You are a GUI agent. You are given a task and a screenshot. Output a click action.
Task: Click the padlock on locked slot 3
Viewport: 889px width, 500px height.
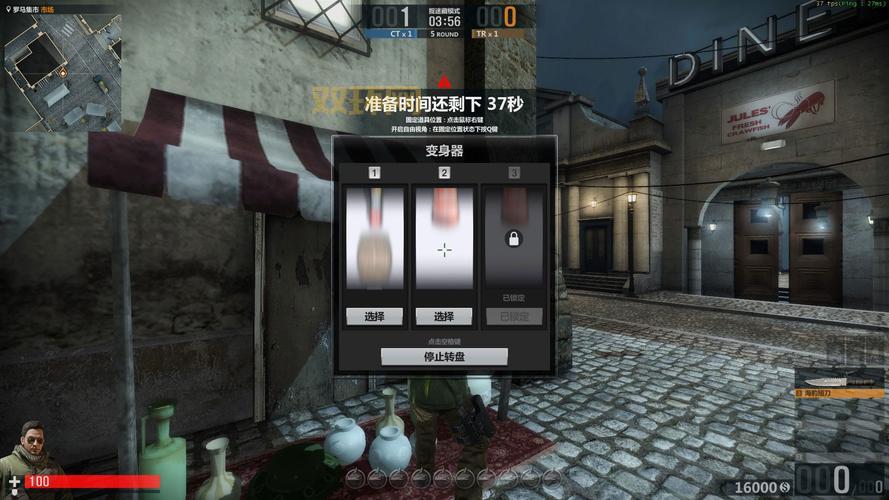click(514, 239)
